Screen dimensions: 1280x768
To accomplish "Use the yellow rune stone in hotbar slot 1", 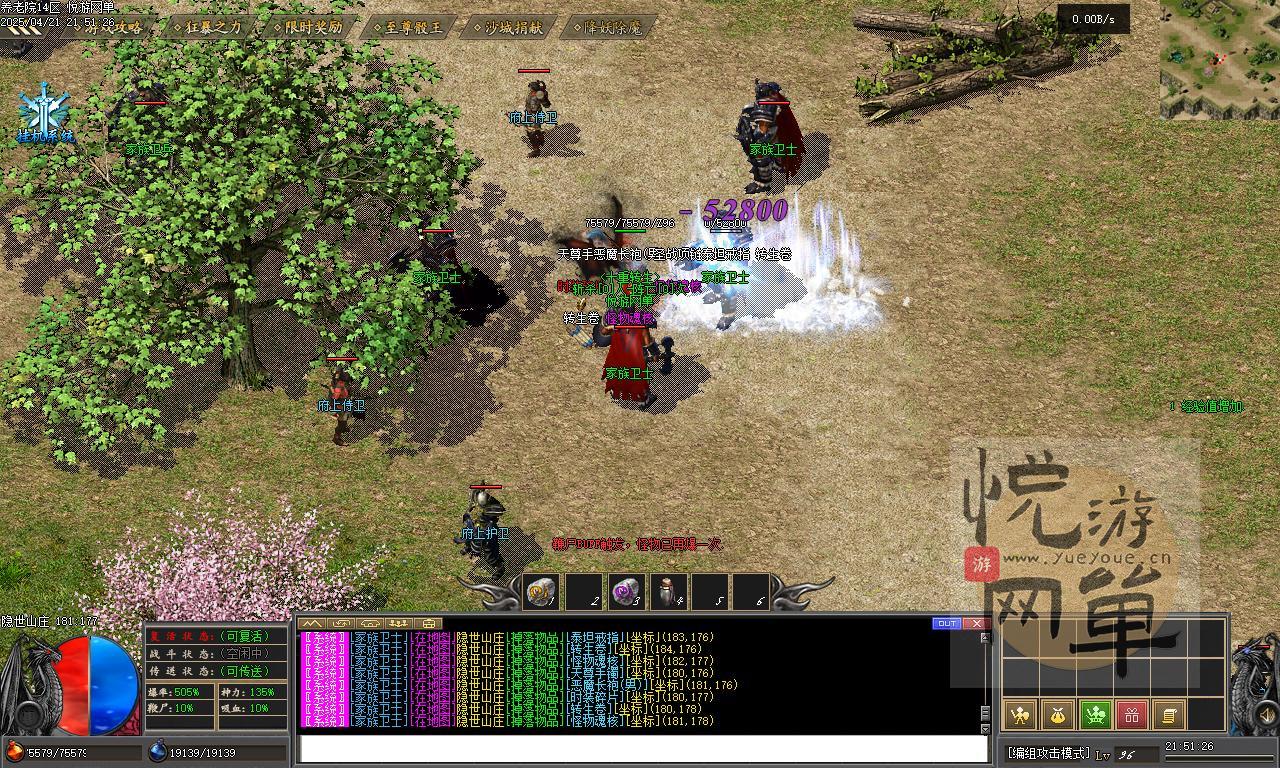I will (x=542, y=592).
